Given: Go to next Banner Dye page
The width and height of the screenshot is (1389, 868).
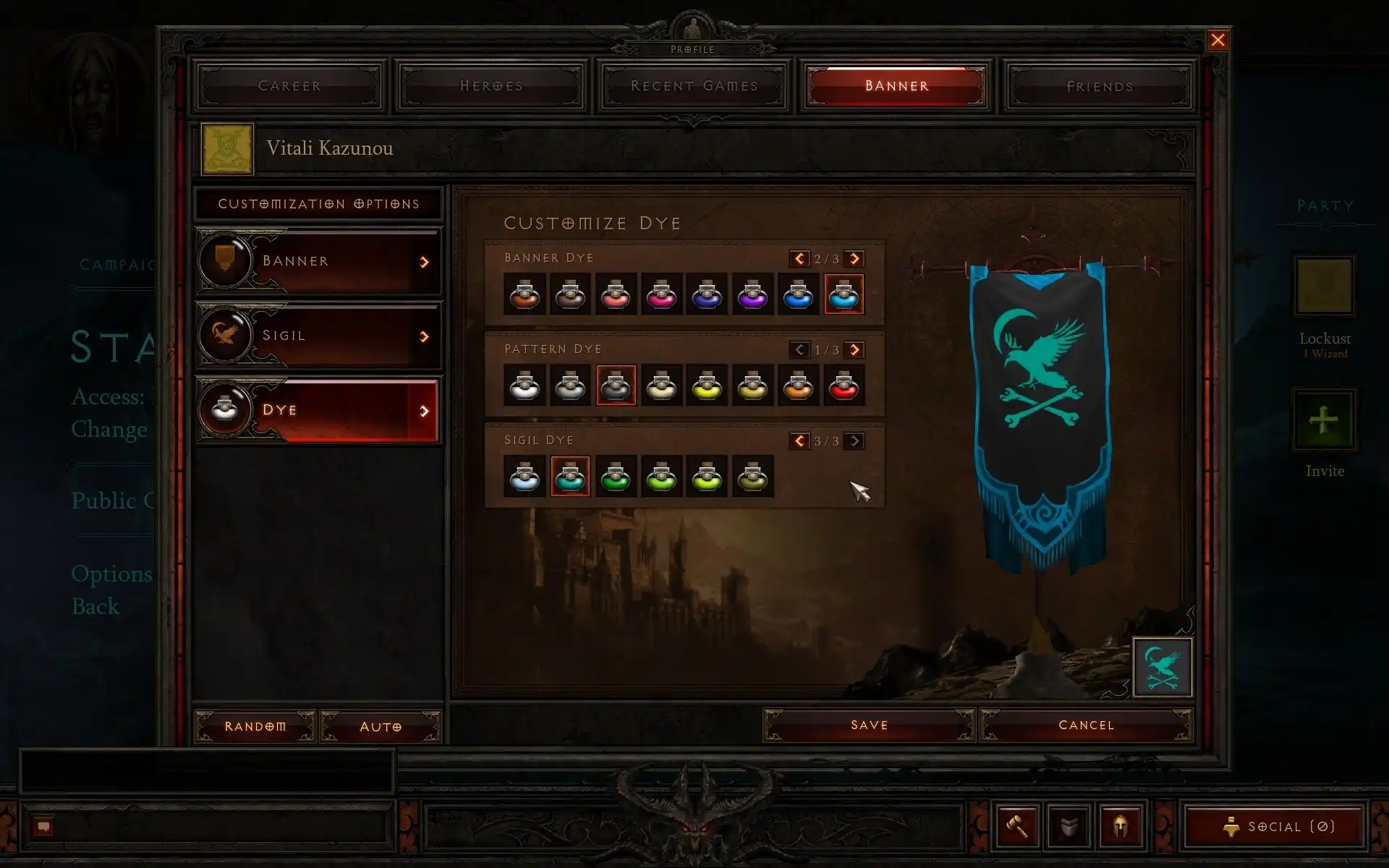Looking at the screenshot, I should point(854,259).
